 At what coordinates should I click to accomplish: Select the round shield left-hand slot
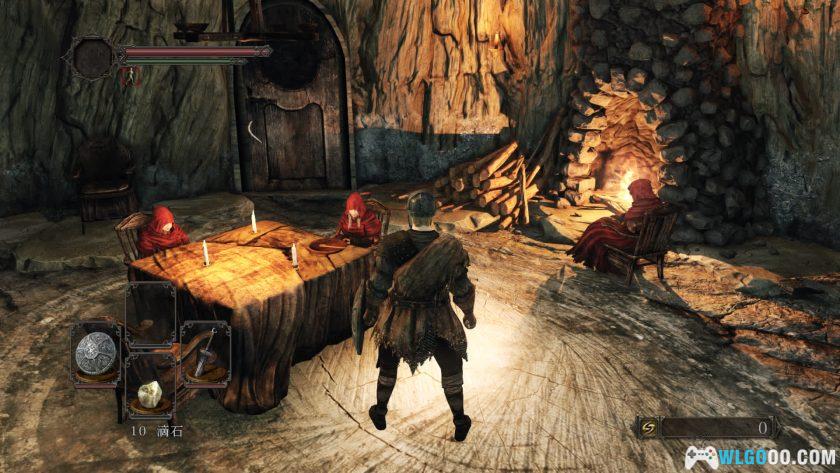point(97,351)
